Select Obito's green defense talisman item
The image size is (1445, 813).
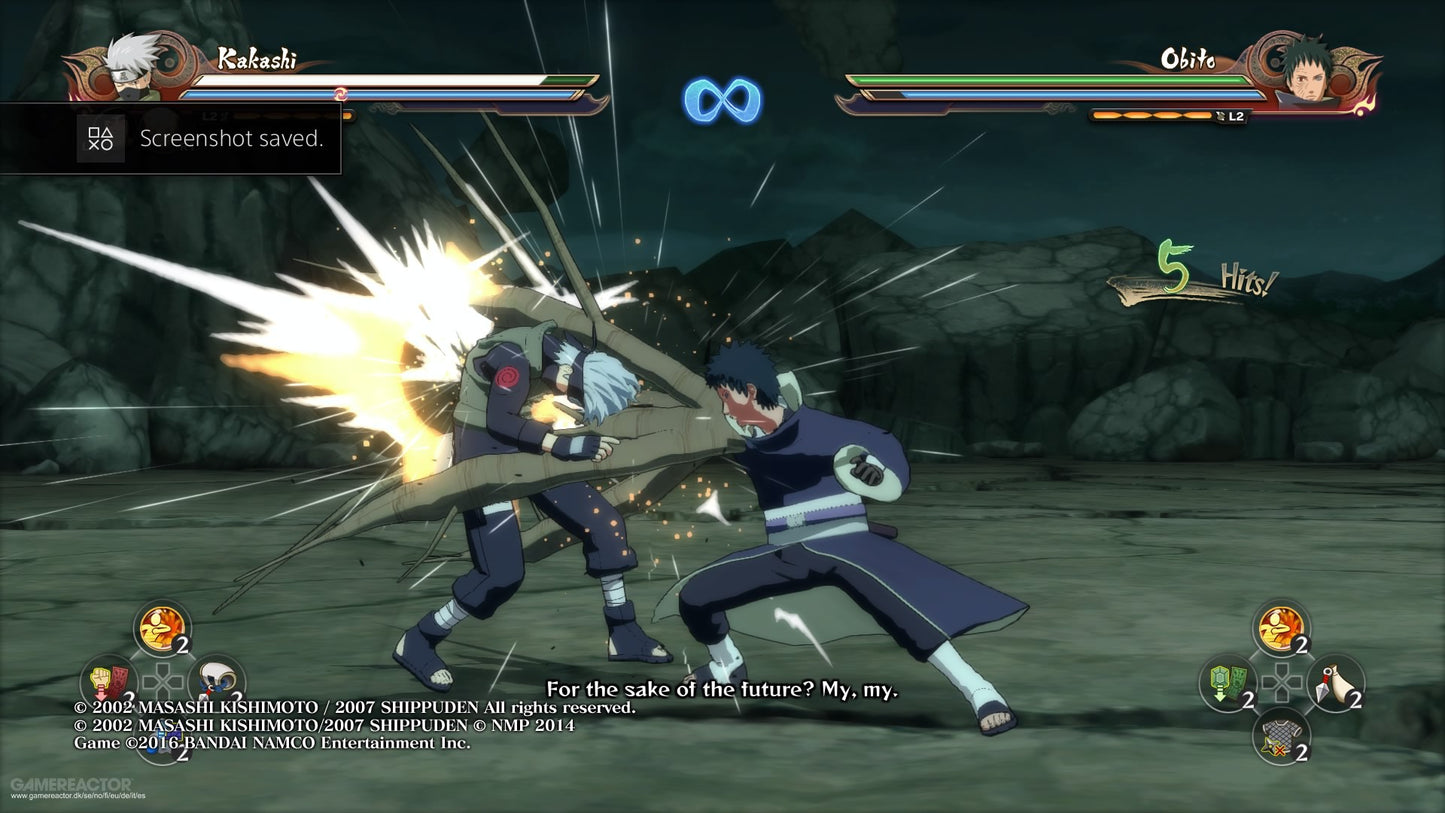(1225, 683)
